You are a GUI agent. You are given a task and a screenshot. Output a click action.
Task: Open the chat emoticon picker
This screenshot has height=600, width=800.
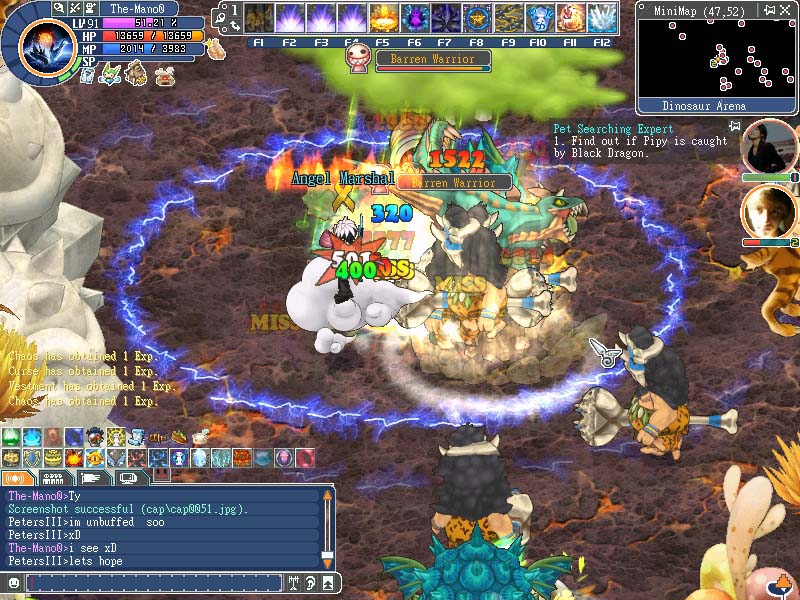(14, 582)
